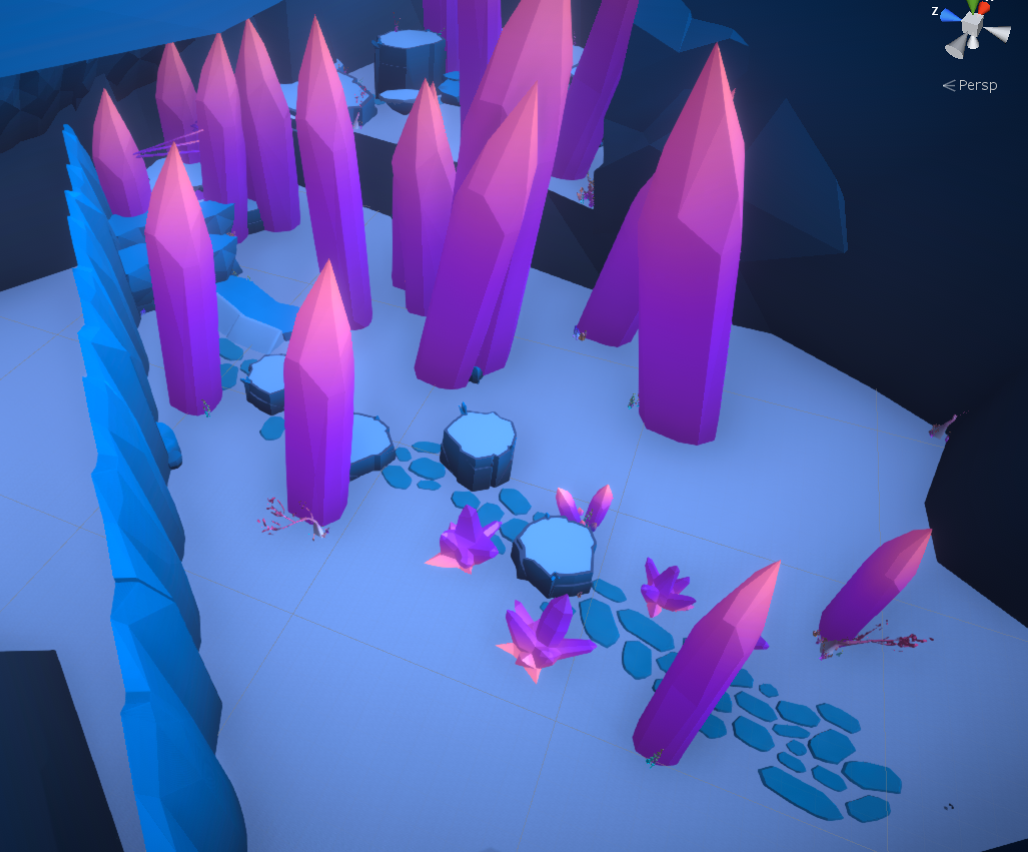The image size is (1028, 852).
Task: Click the gray center cube of the gizmo
Action: (x=972, y=25)
